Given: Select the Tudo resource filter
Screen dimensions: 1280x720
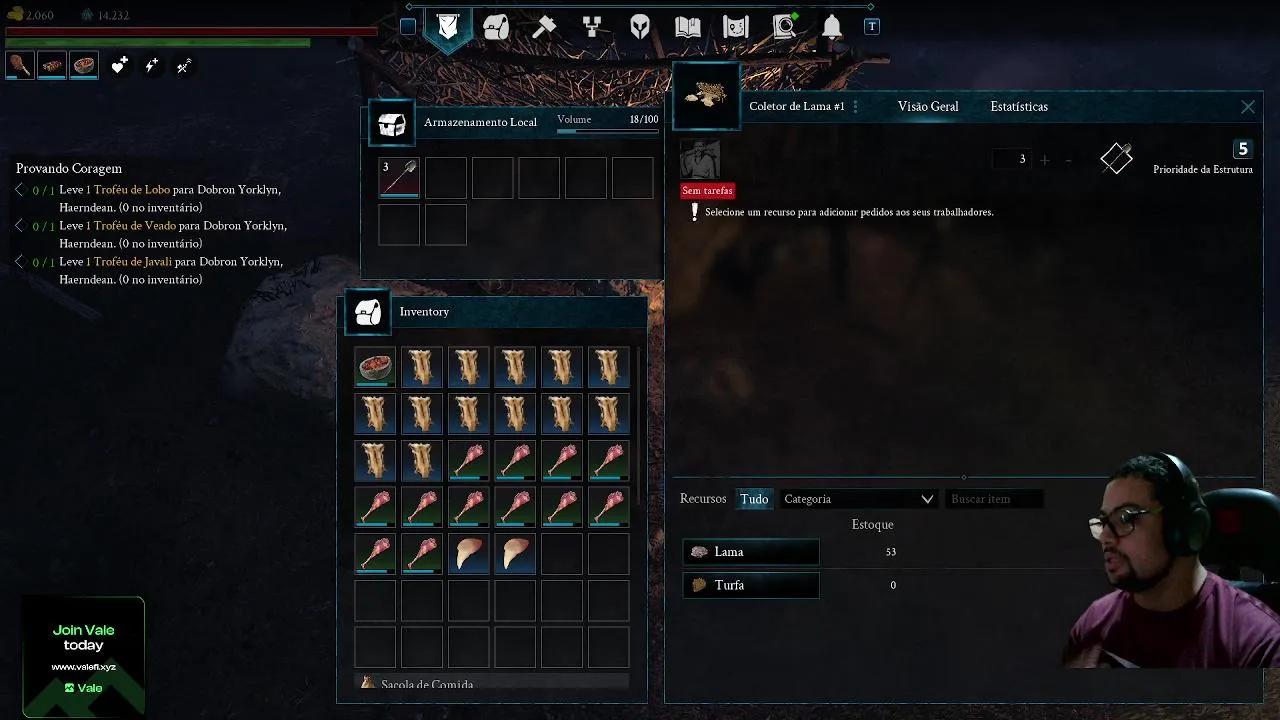Looking at the screenshot, I should pos(754,499).
